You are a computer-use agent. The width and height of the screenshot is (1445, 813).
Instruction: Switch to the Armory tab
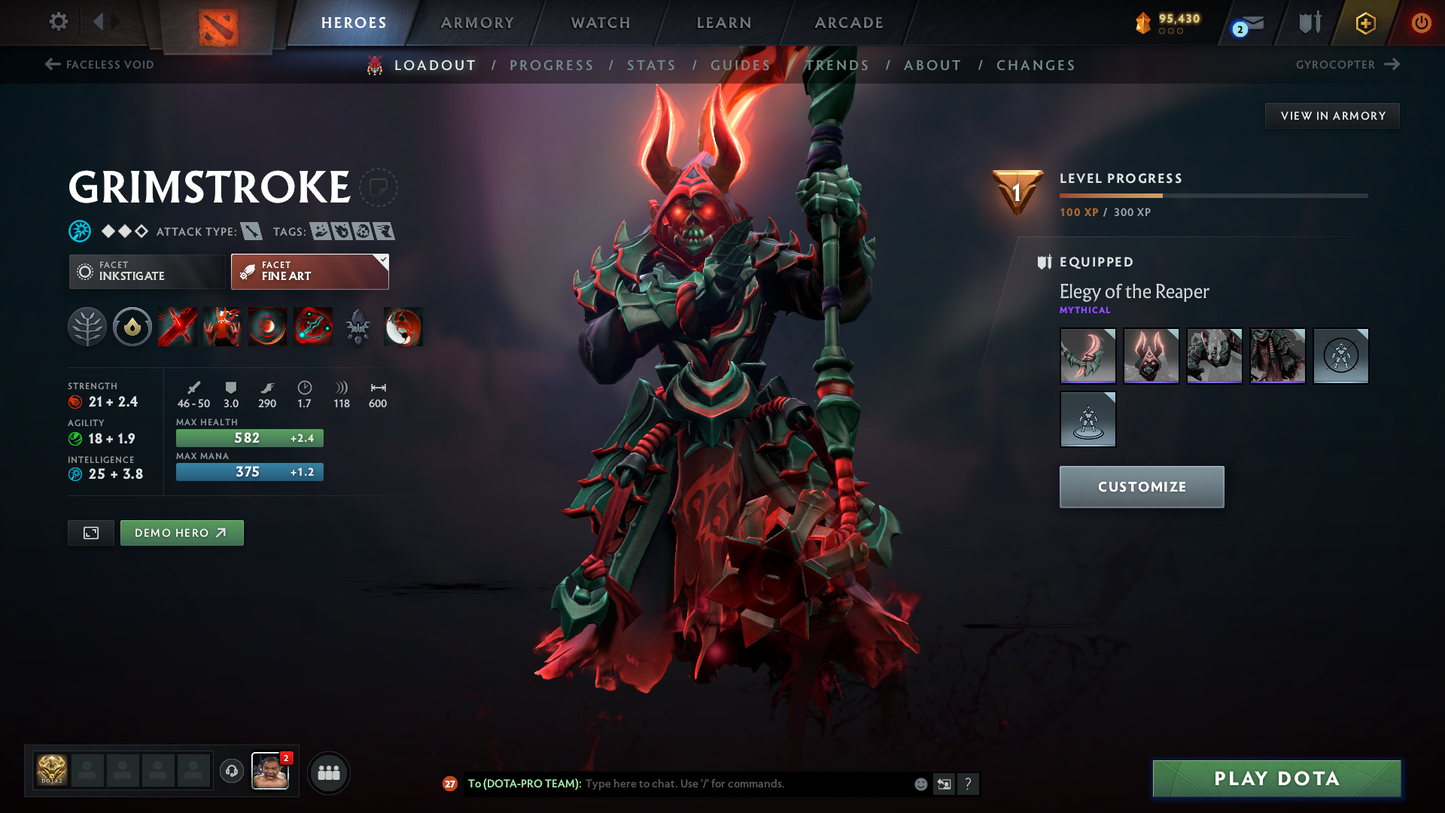[477, 22]
